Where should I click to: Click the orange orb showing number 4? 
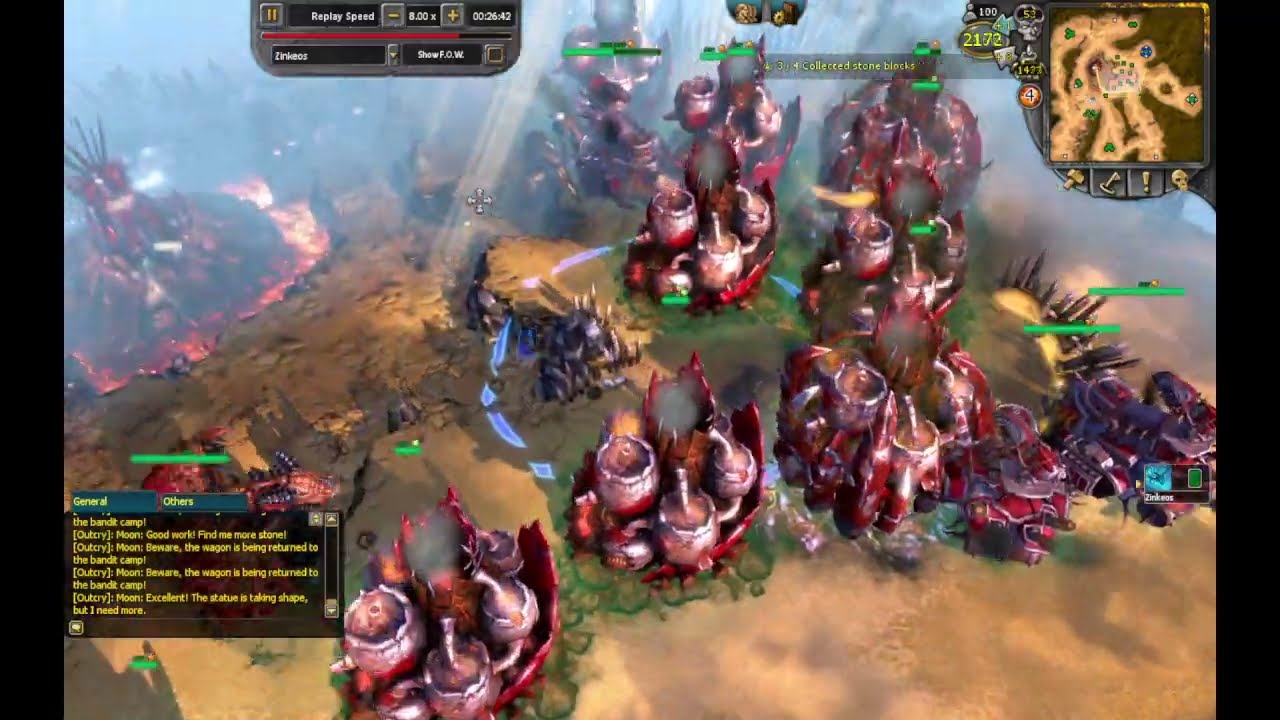(x=1029, y=97)
